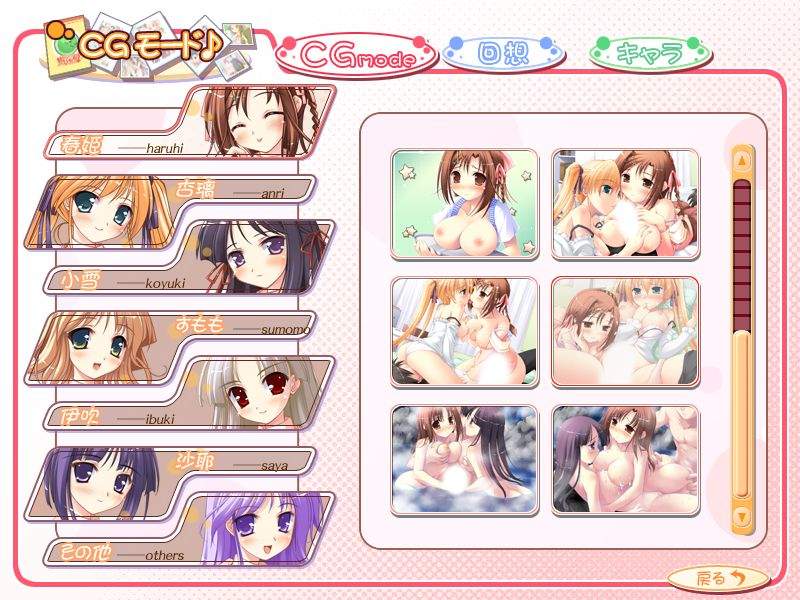Switch to the キャラ character tab
800x600 pixels.
click(650, 53)
